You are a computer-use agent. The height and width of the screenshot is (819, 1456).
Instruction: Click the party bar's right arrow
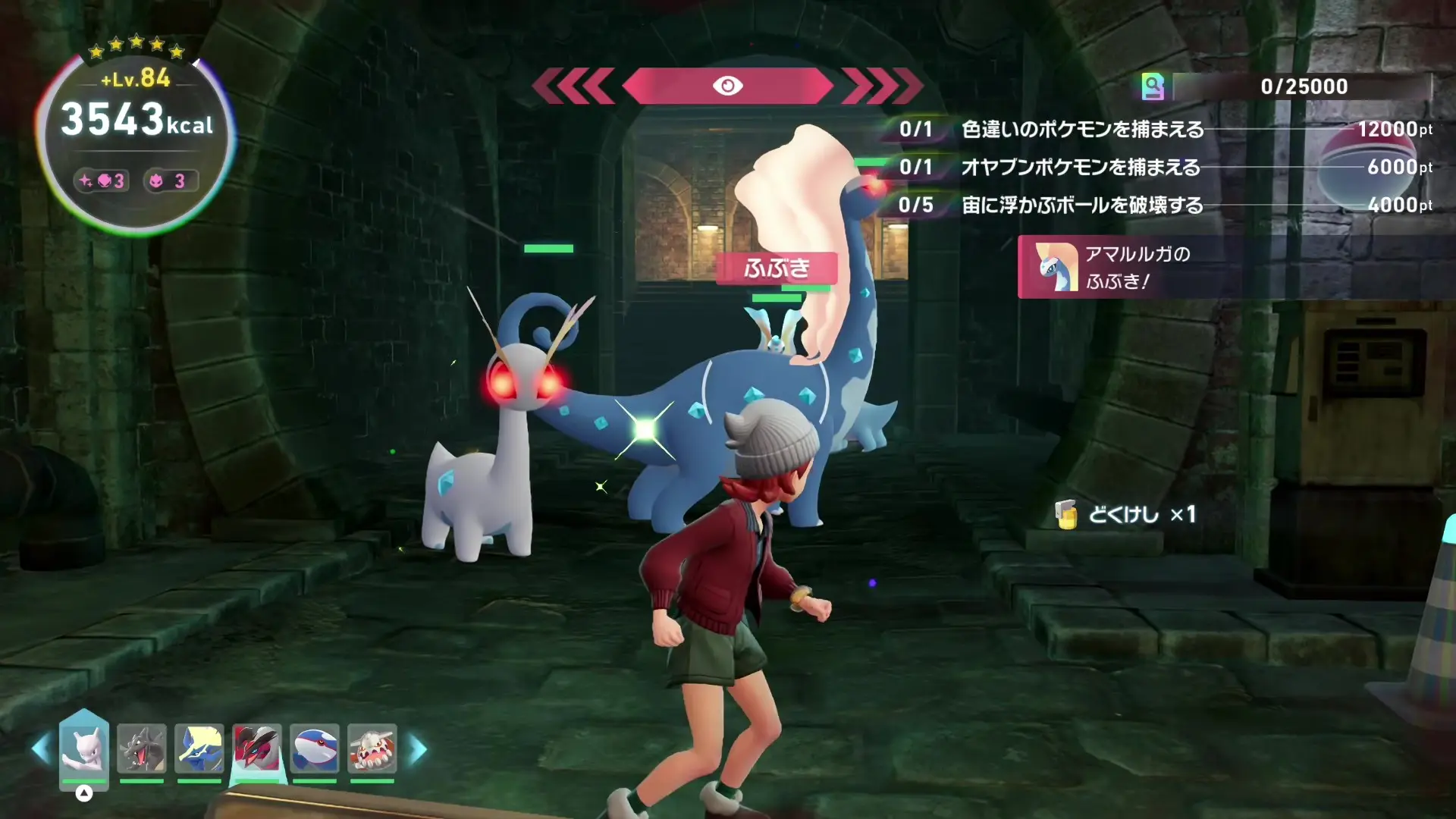click(x=418, y=749)
